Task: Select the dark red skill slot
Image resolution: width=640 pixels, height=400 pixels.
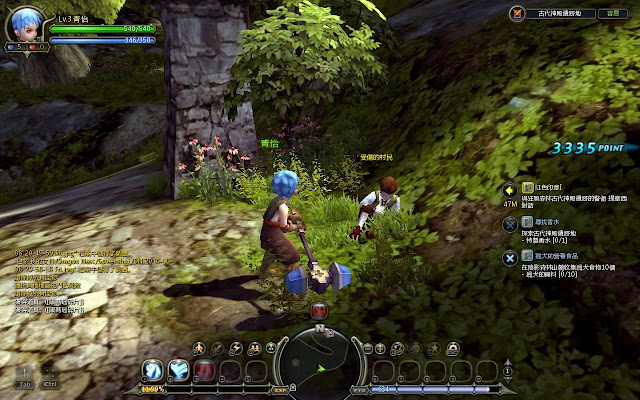Action: (x=204, y=371)
